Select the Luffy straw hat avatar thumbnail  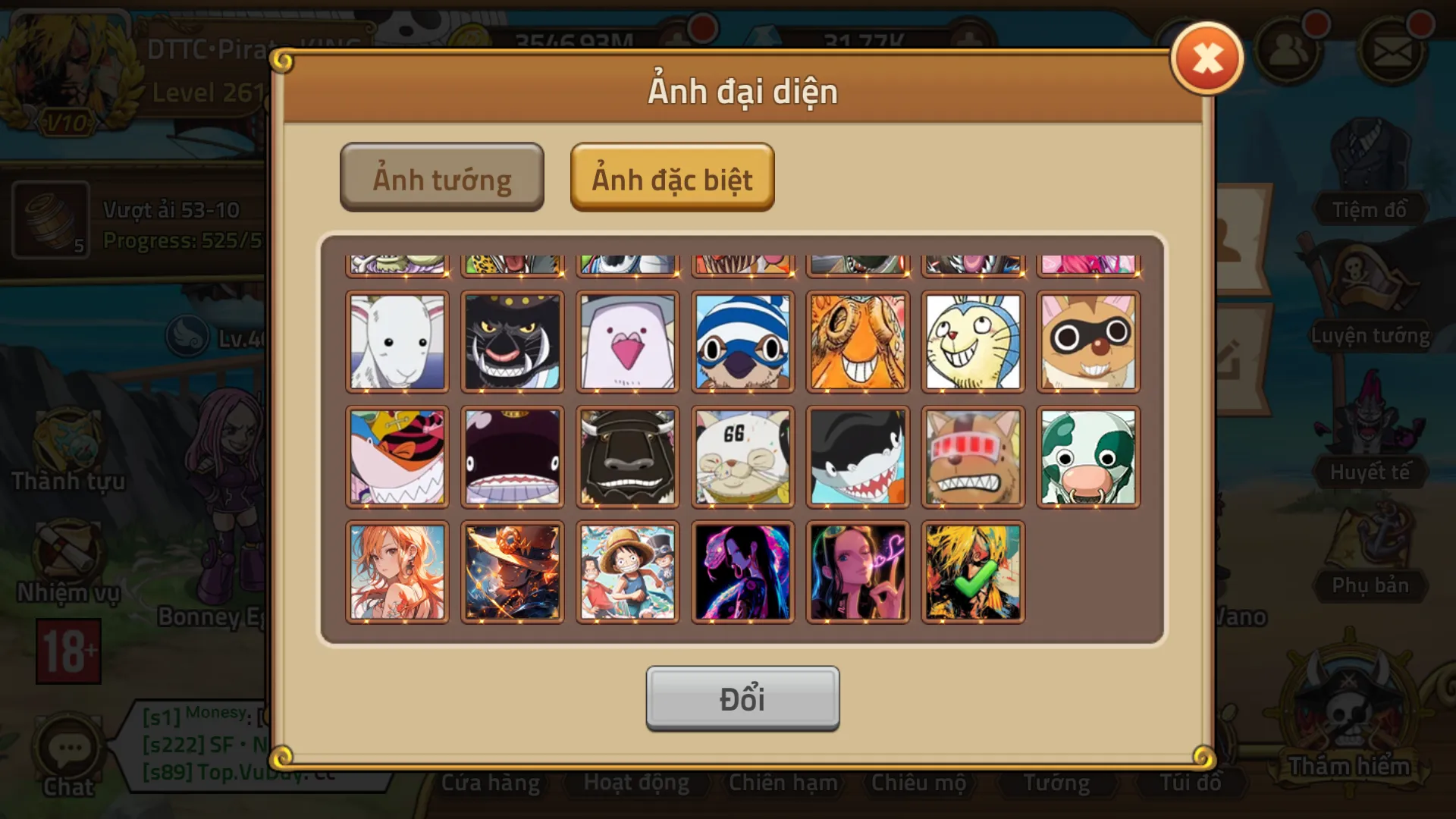click(x=627, y=571)
